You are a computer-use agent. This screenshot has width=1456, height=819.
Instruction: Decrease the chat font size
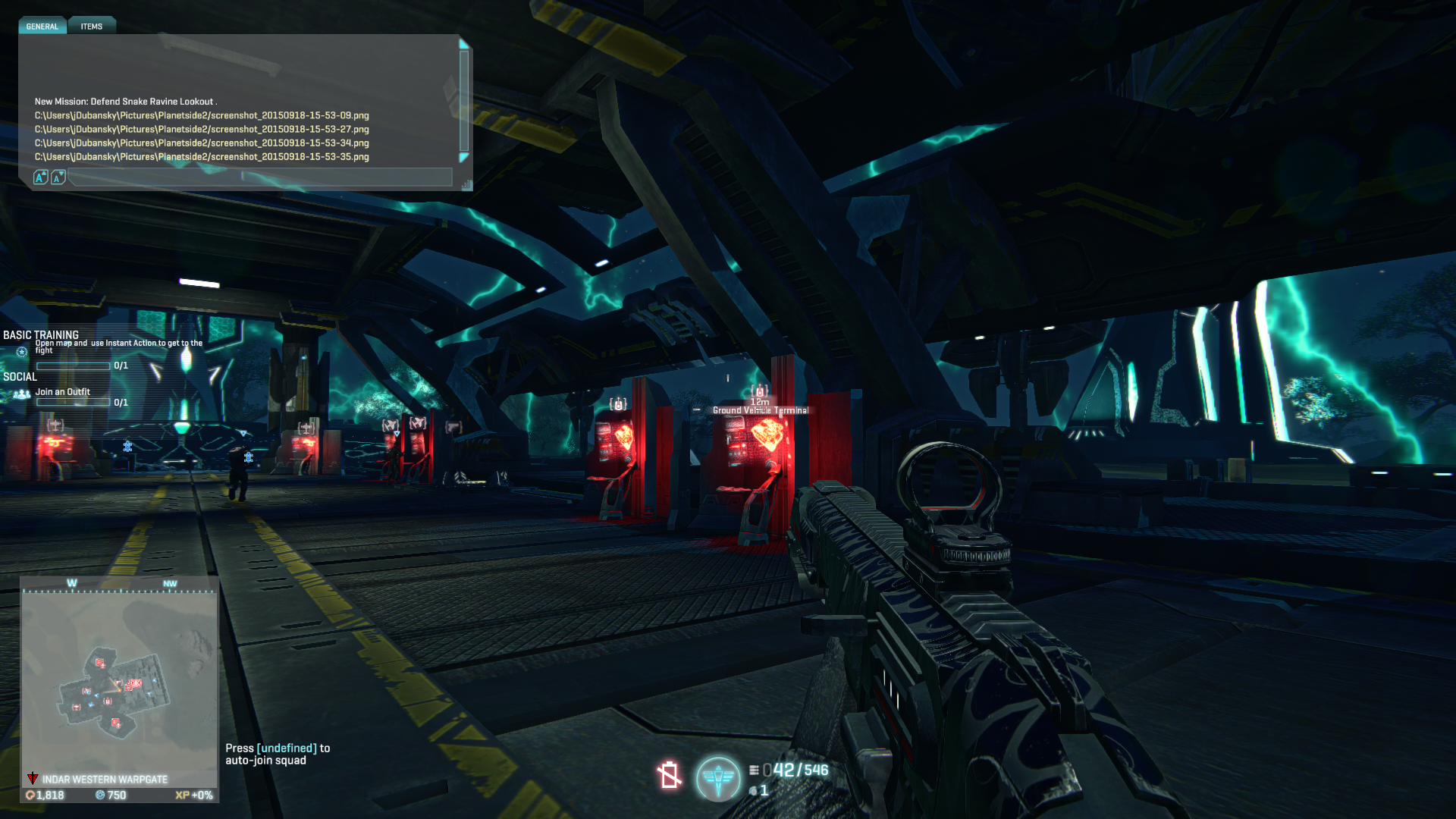[x=58, y=177]
